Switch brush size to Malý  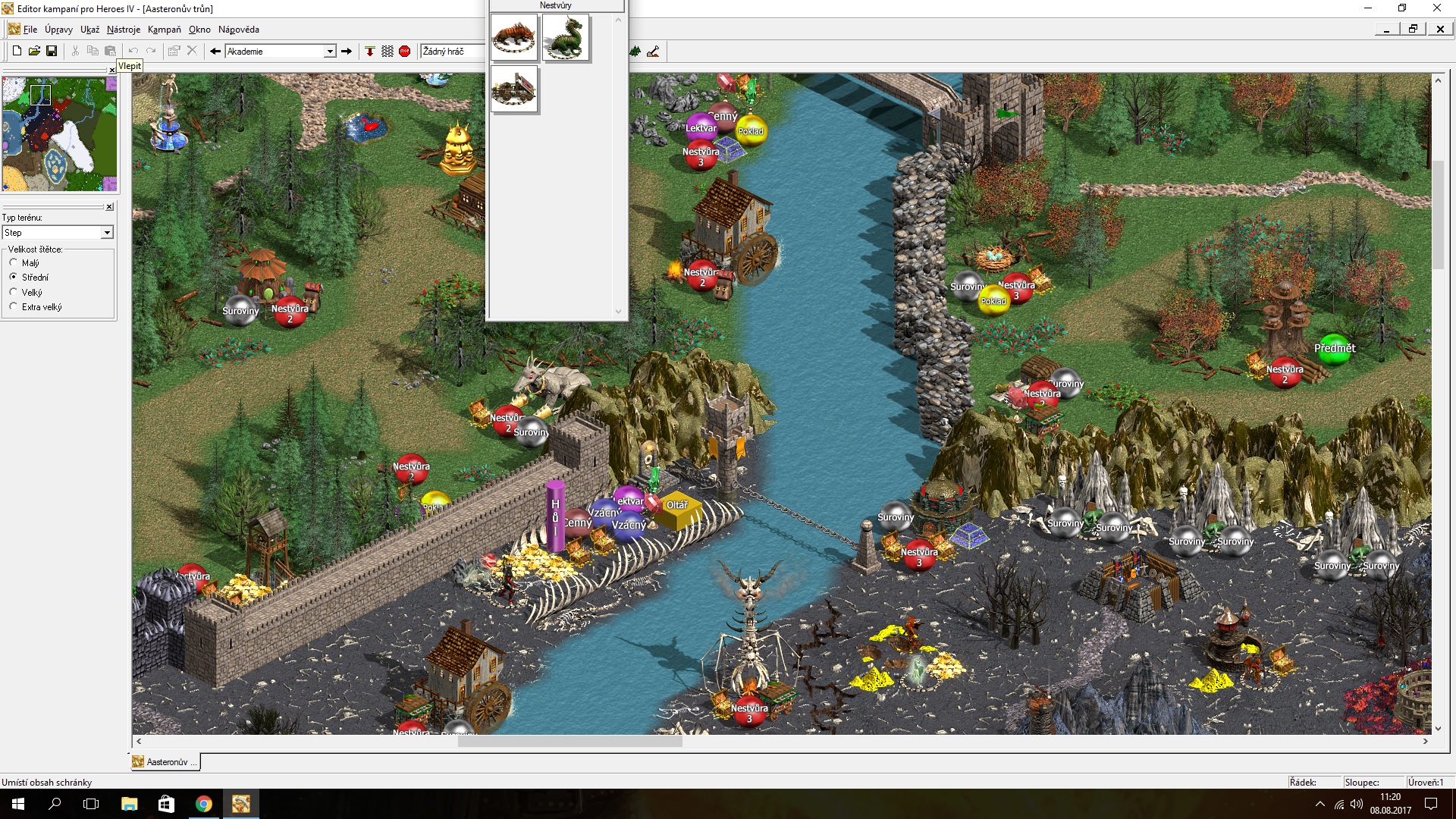13,262
